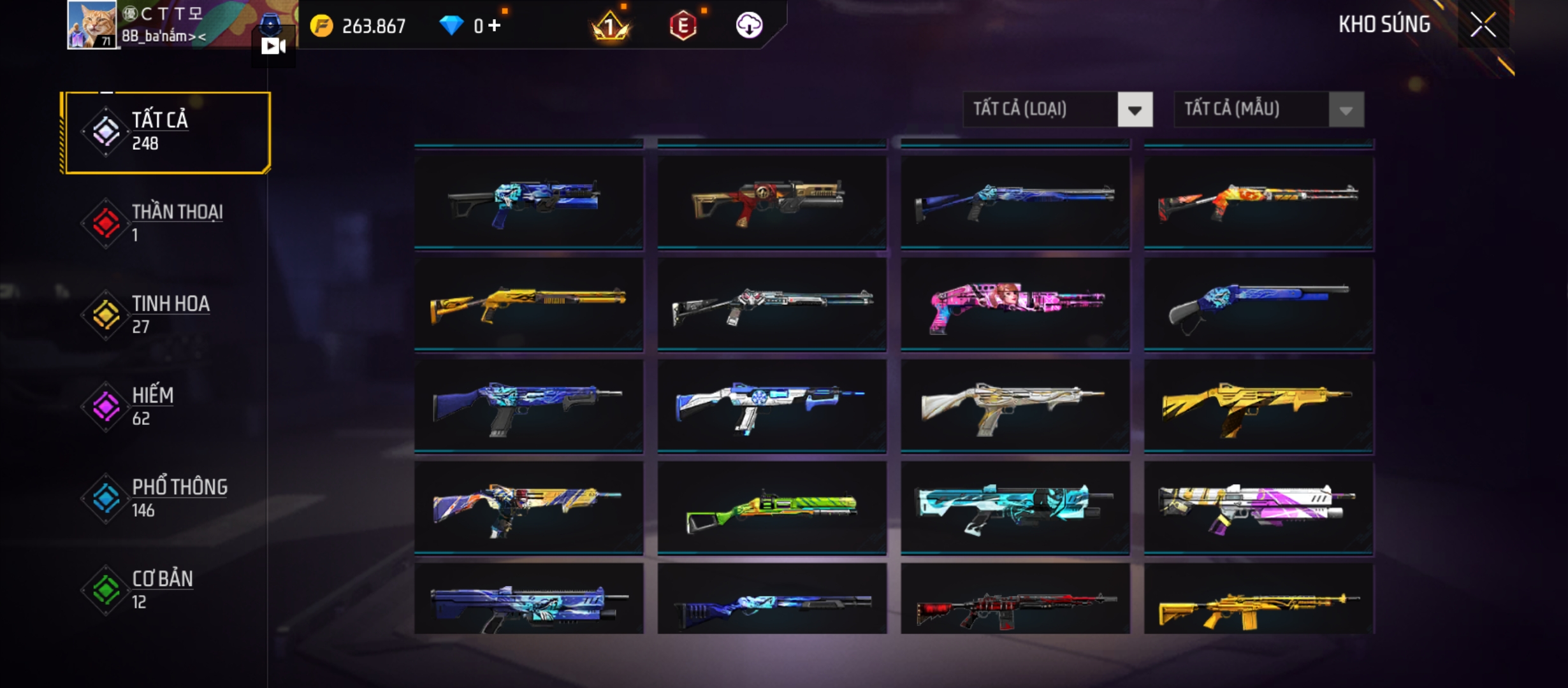
Task: Switch to the Phổ Thông tab
Action: click(167, 498)
